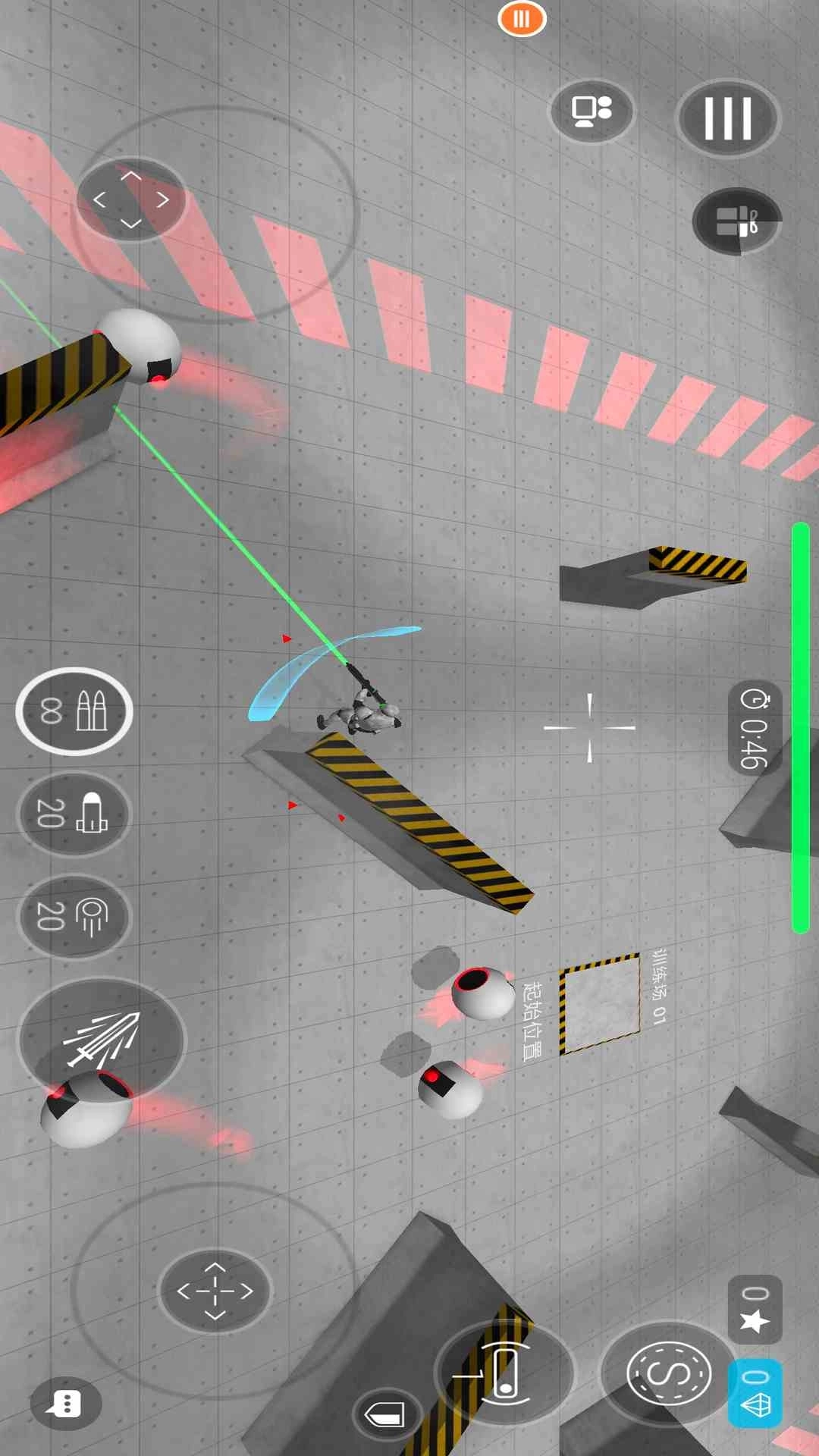Viewport: 819px width, 1456px height.
Task: Tap the aiming pad with four chevrons
Action: click(x=131, y=199)
